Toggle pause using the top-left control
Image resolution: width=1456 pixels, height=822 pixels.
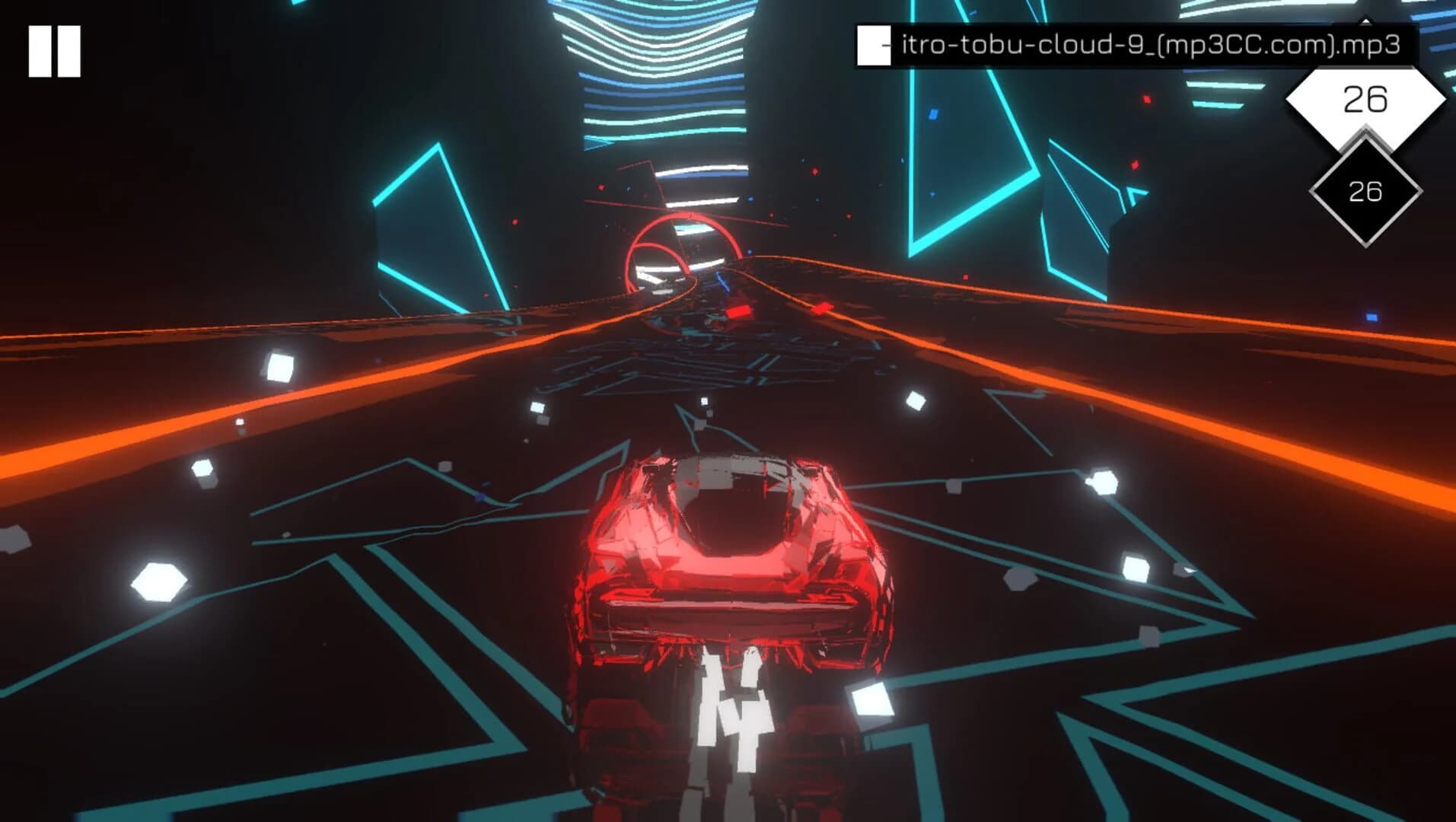pyautogui.click(x=53, y=49)
